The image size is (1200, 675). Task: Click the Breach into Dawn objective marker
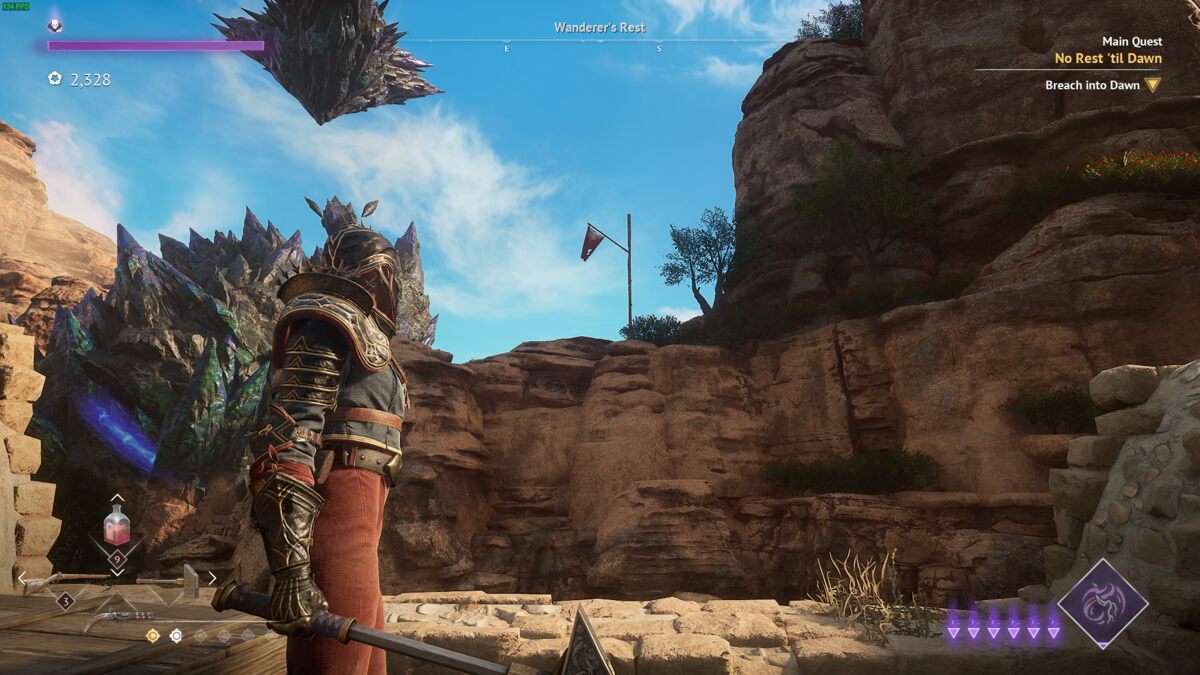(x=1152, y=85)
